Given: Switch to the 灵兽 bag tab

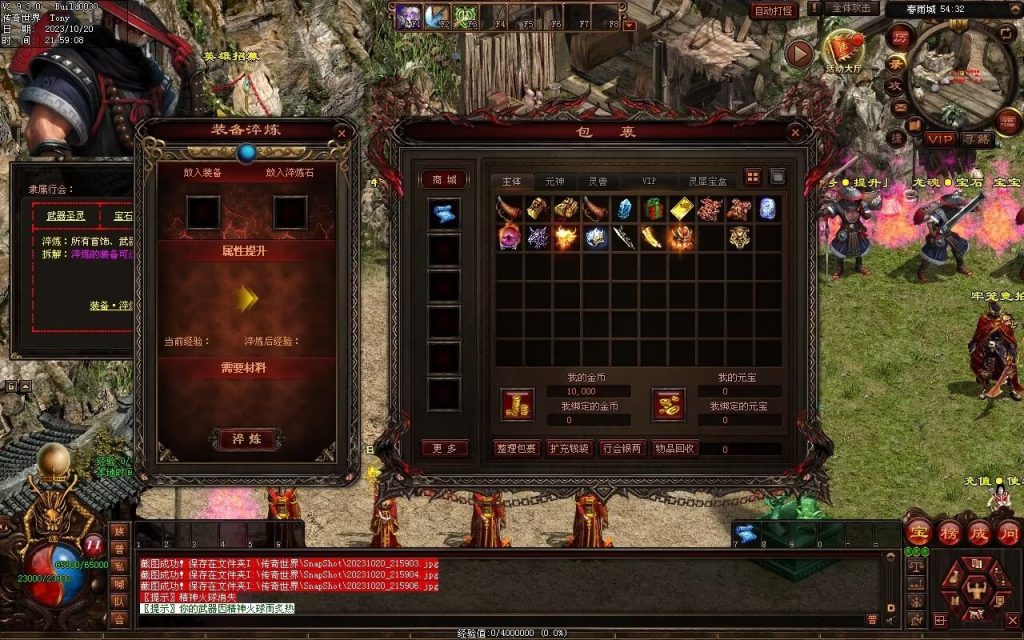Looking at the screenshot, I should click(597, 181).
